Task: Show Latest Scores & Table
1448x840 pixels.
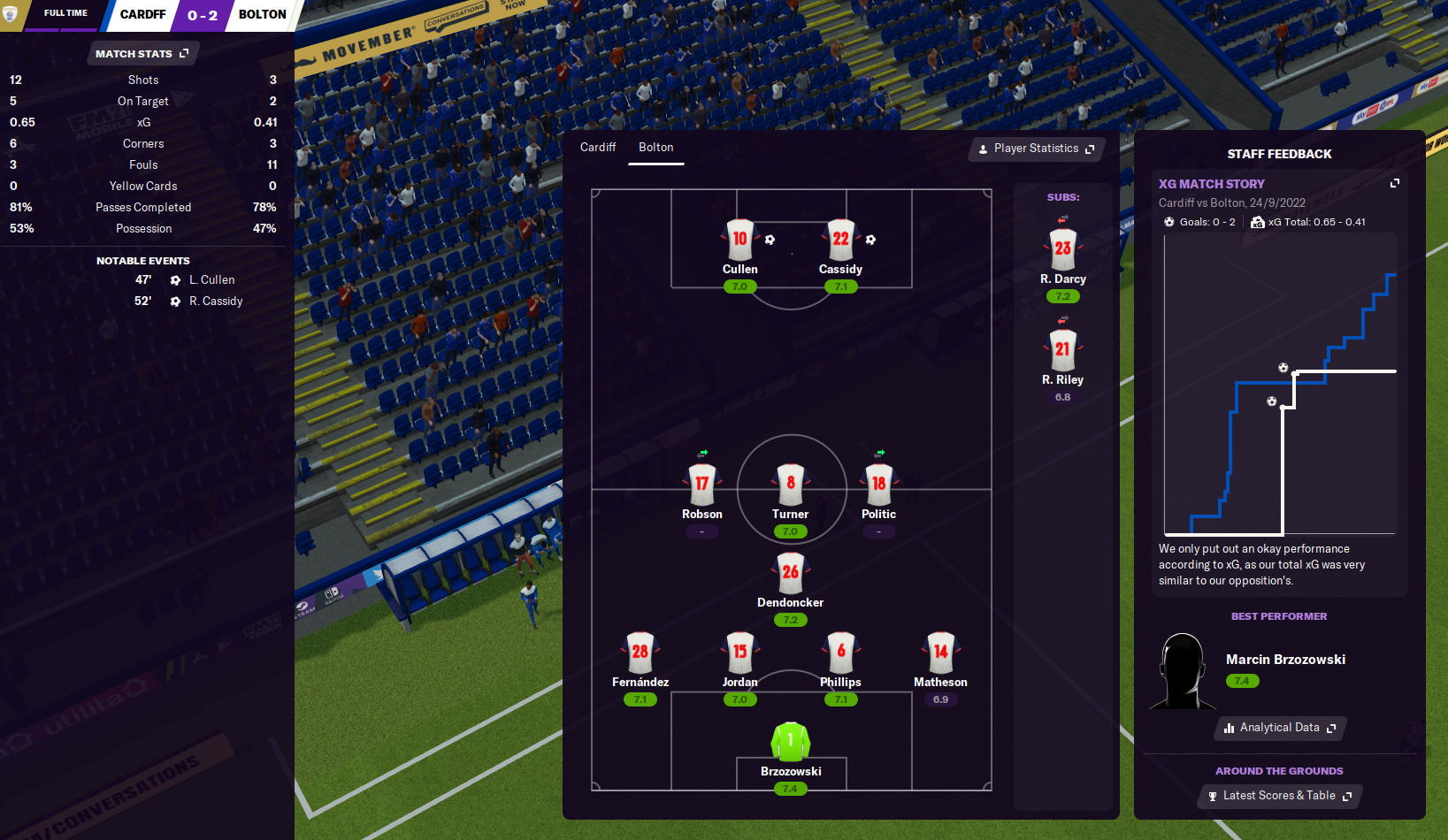Action: tap(1279, 796)
